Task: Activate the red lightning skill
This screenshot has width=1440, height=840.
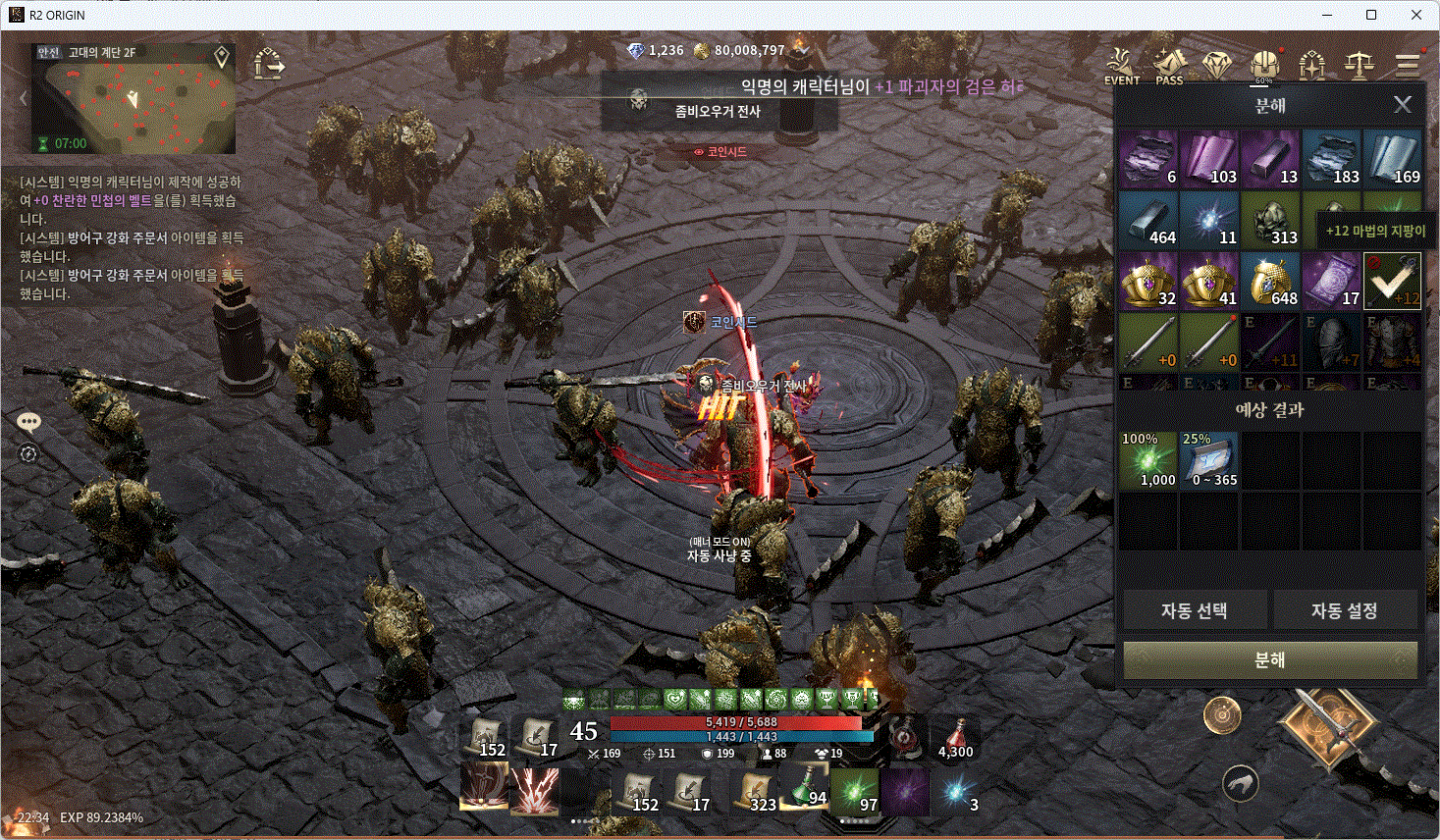Action: click(534, 791)
